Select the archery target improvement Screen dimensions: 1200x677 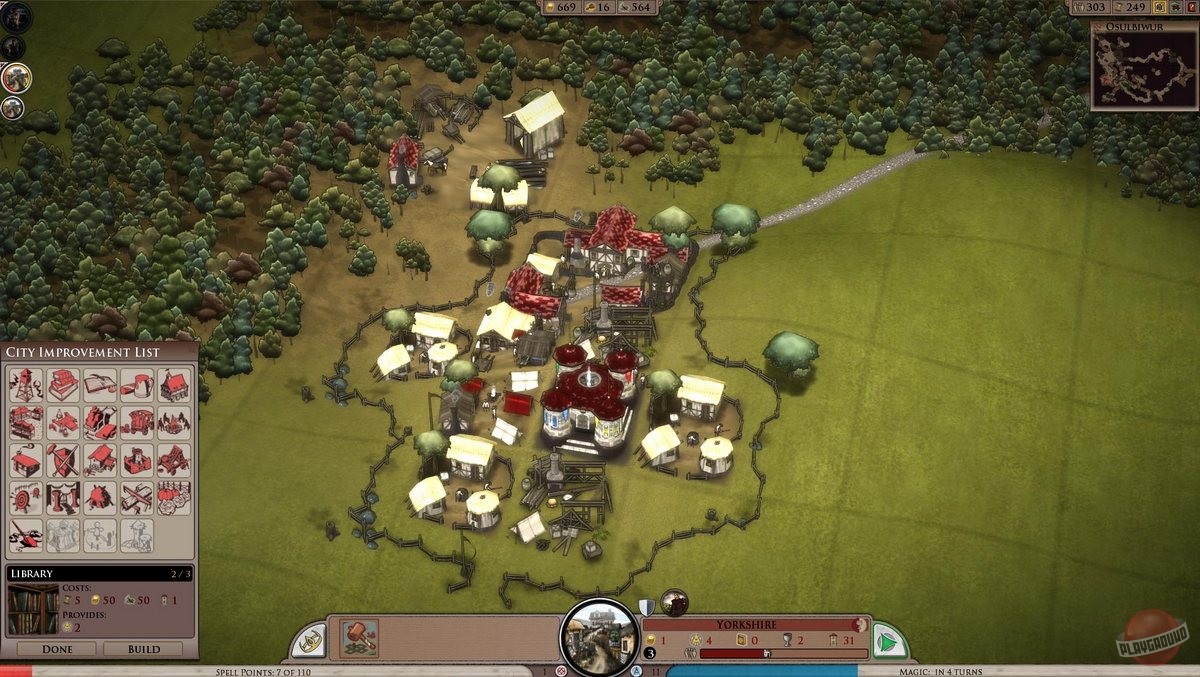[x=27, y=497]
